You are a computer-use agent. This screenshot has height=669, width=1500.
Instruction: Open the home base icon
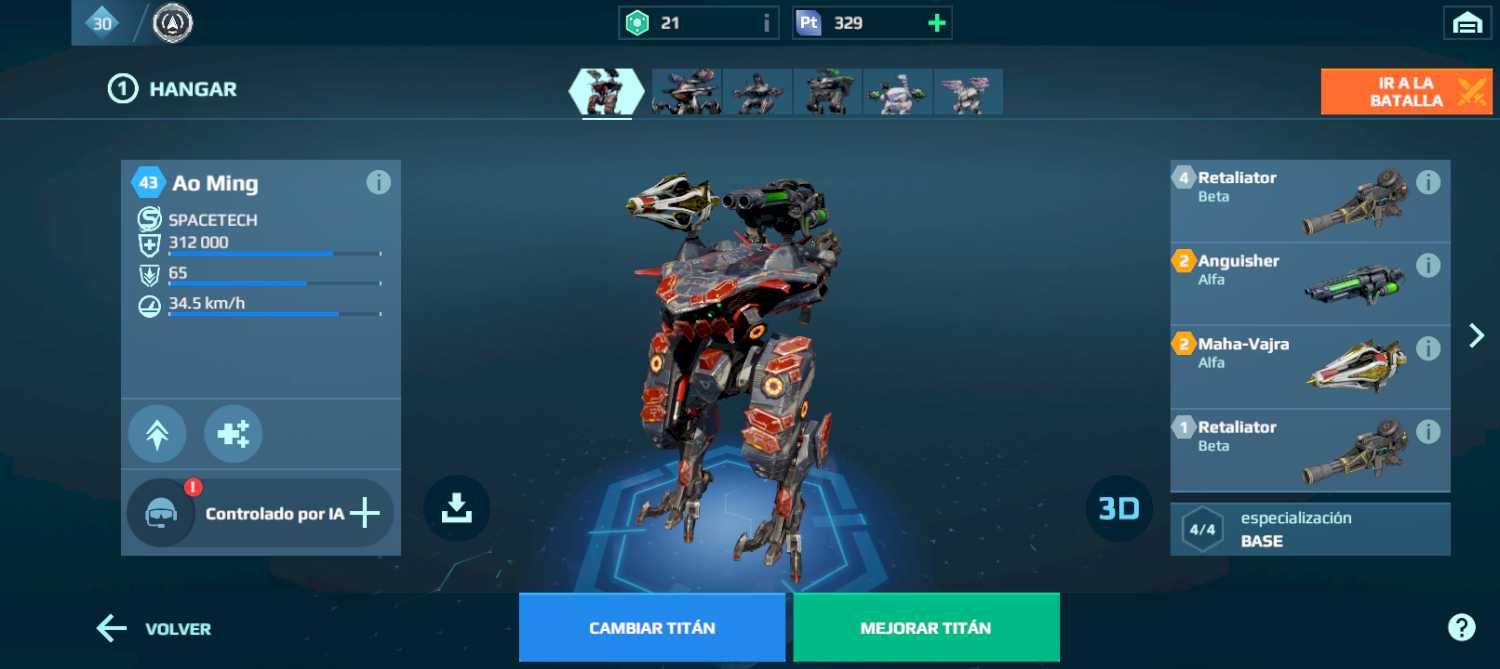[x=1467, y=23]
